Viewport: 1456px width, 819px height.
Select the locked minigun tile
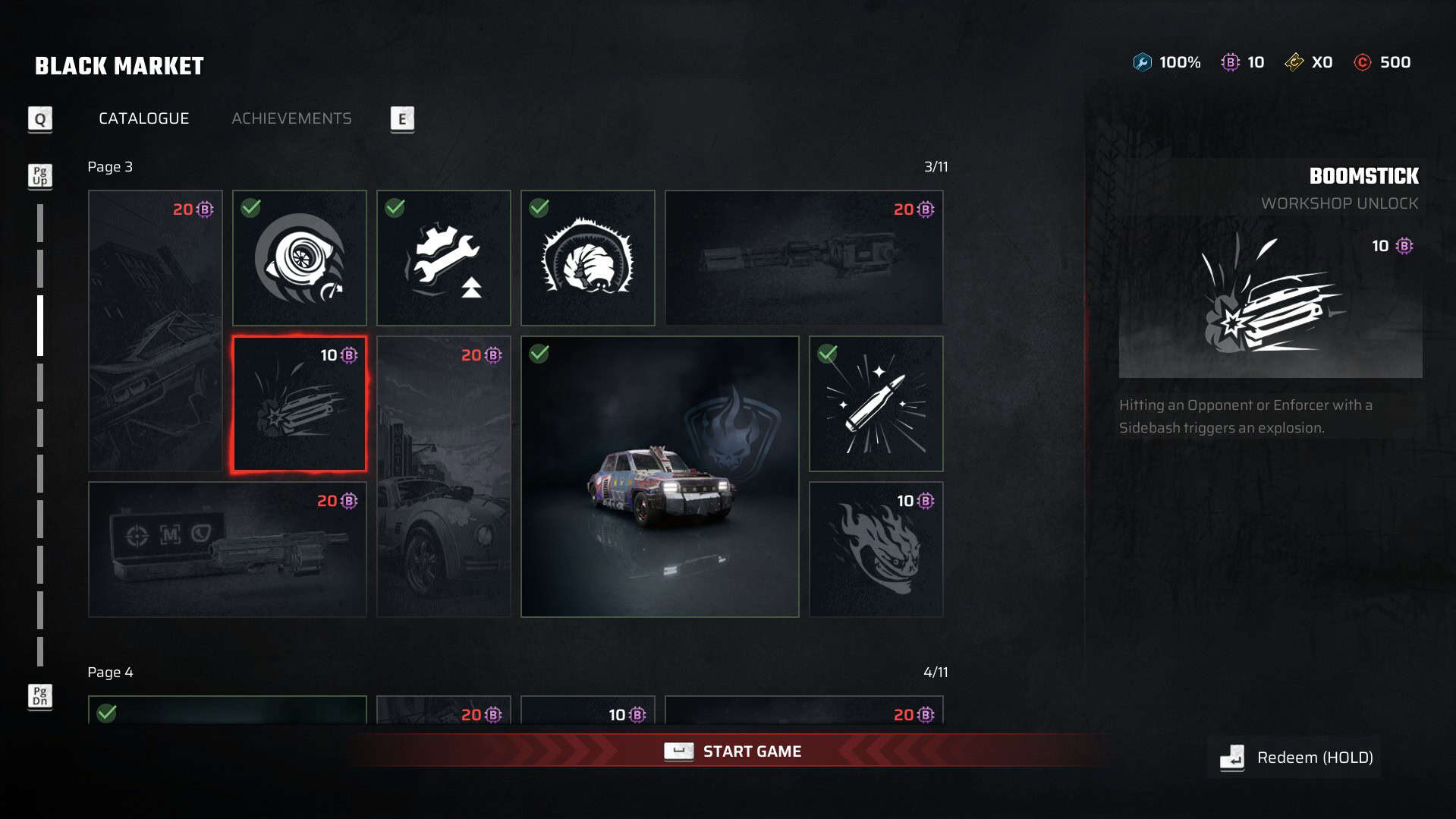pyautogui.click(x=803, y=258)
